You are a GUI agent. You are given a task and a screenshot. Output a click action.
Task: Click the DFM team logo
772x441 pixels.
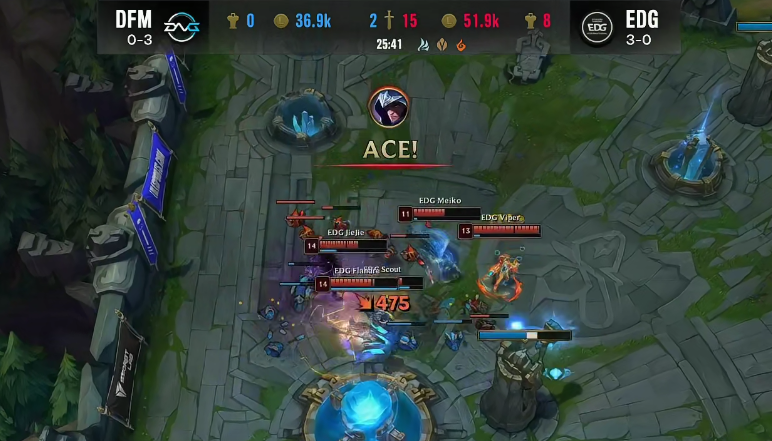pyautogui.click(x=182, y=27)
